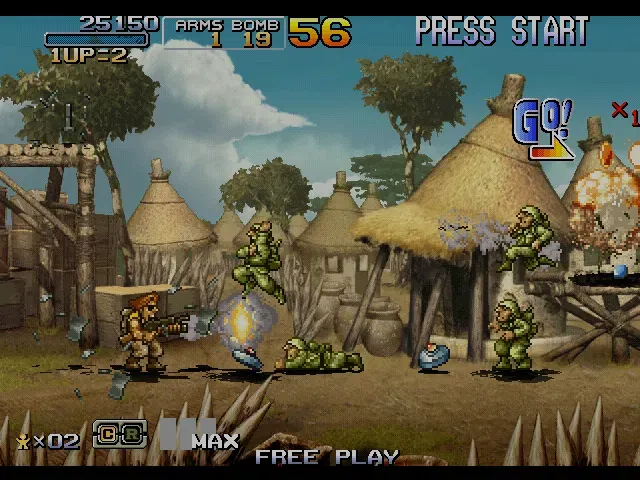The width and height of the screenshot is (640, 480).
Task: Click the rescued prisoner star icon
Action: (23, 439)
